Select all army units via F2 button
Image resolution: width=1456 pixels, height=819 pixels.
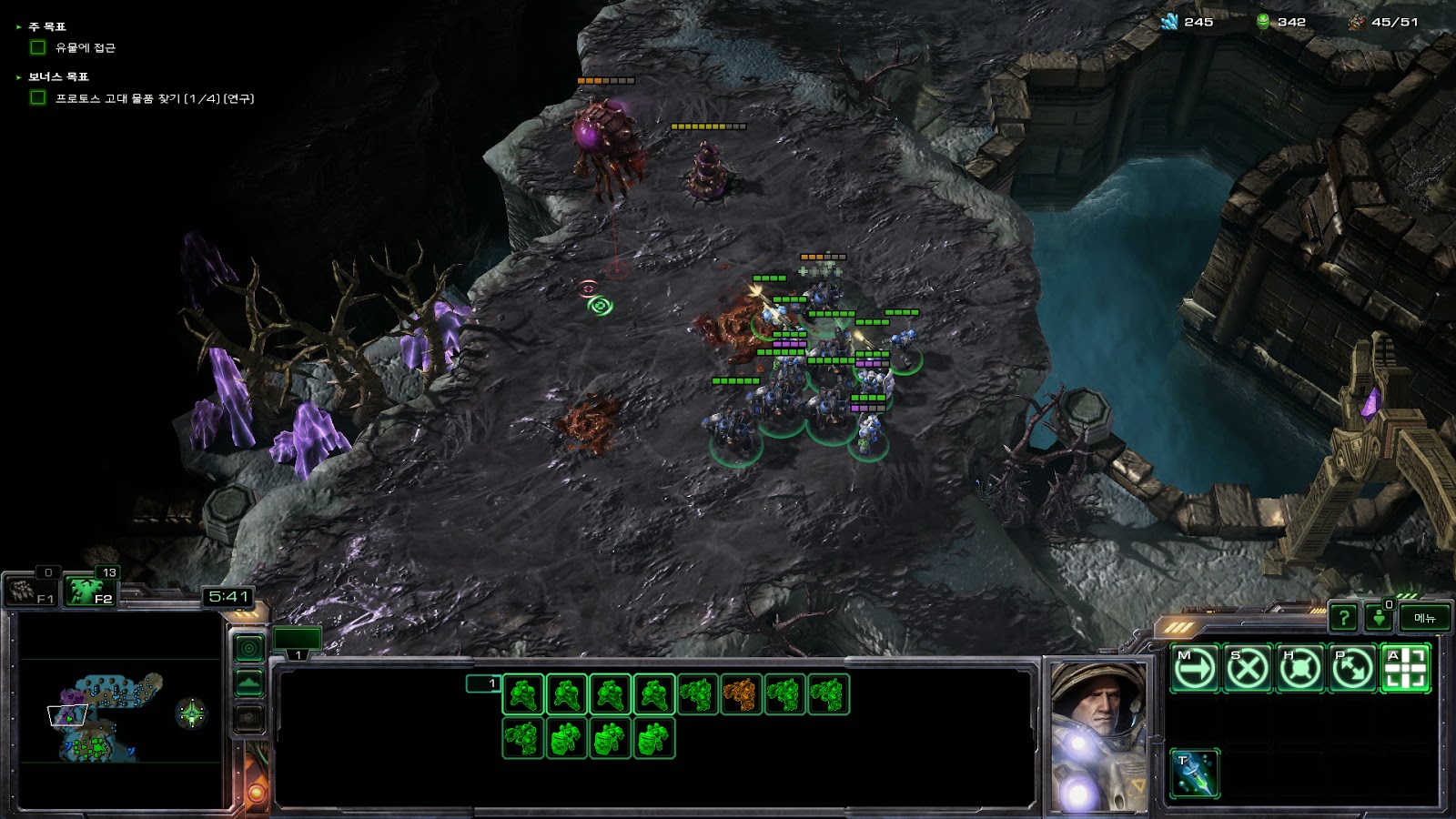click(x=91, y=591)
